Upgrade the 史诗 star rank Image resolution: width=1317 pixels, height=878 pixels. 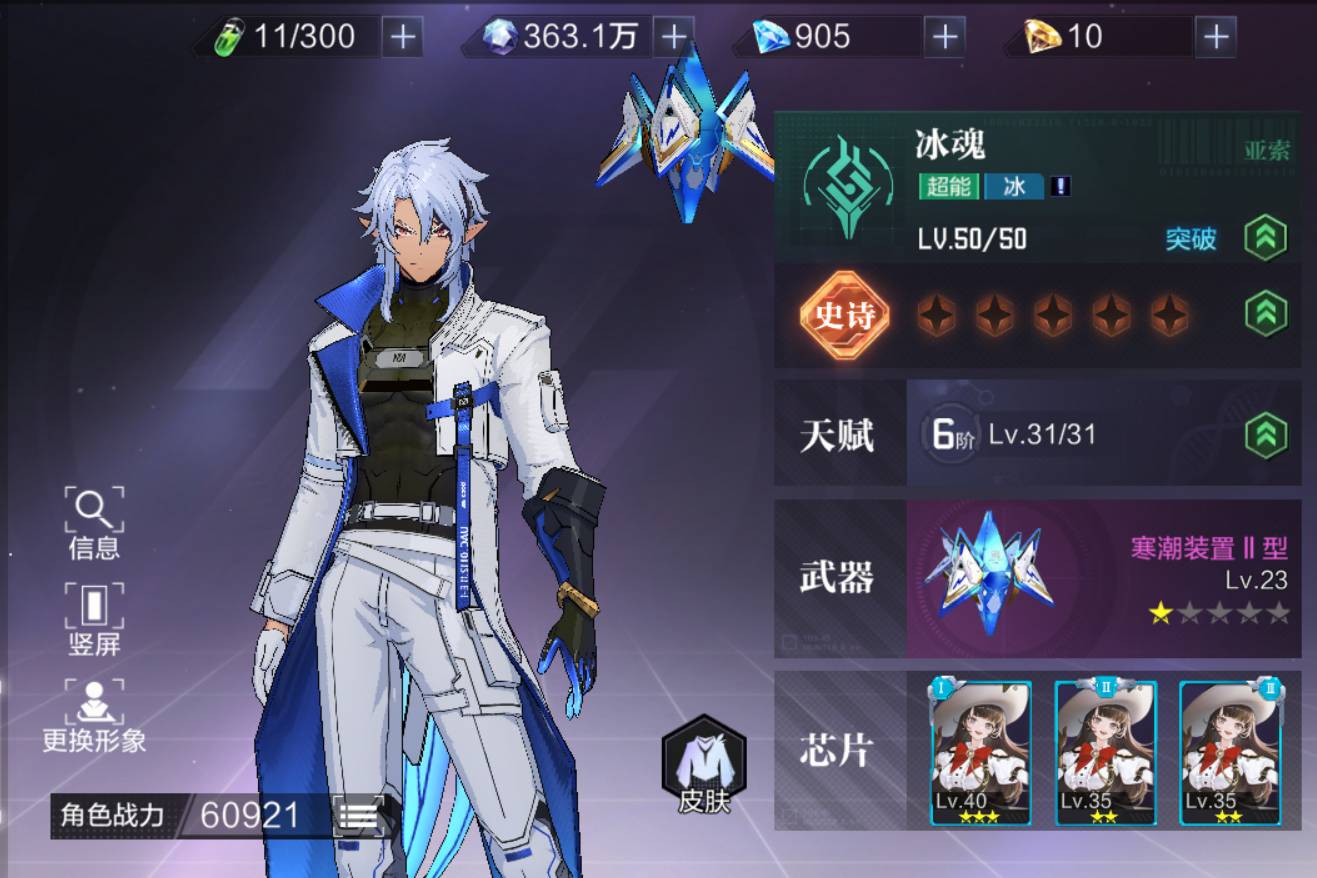coord(1264,313)
